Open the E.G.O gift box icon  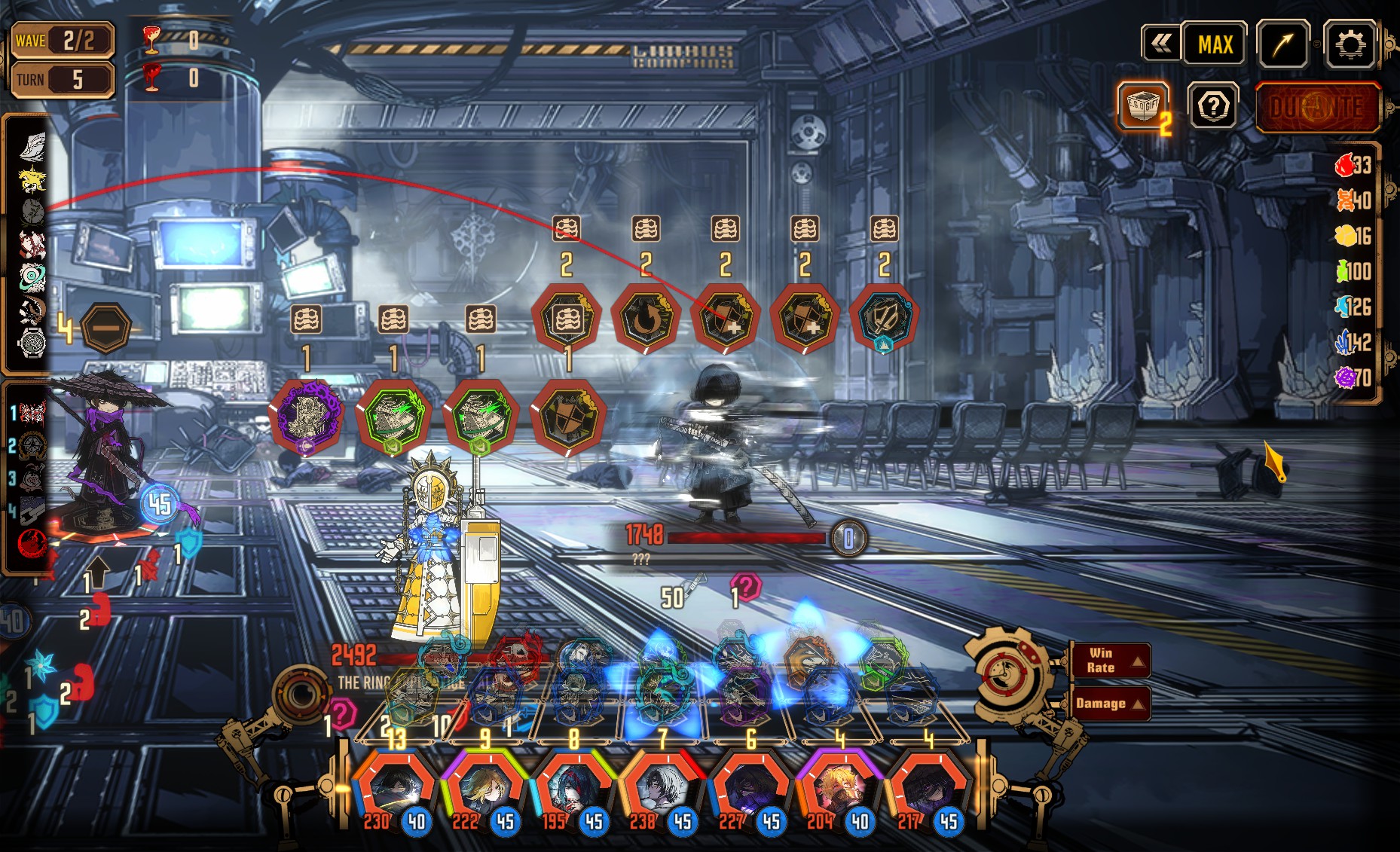click(x=1143, y=105)
